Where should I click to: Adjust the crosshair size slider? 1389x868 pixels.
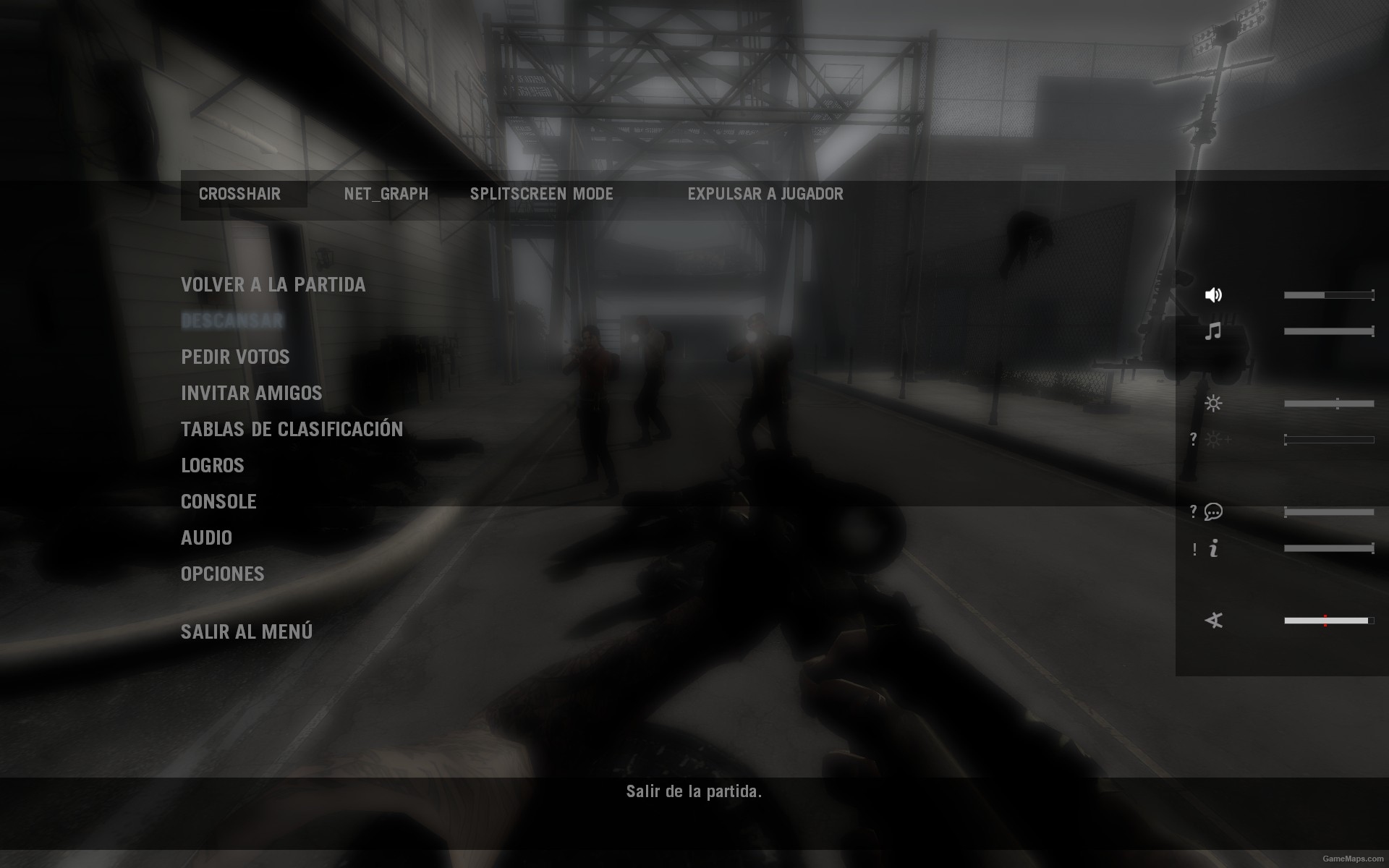[x=1326, y=621]
